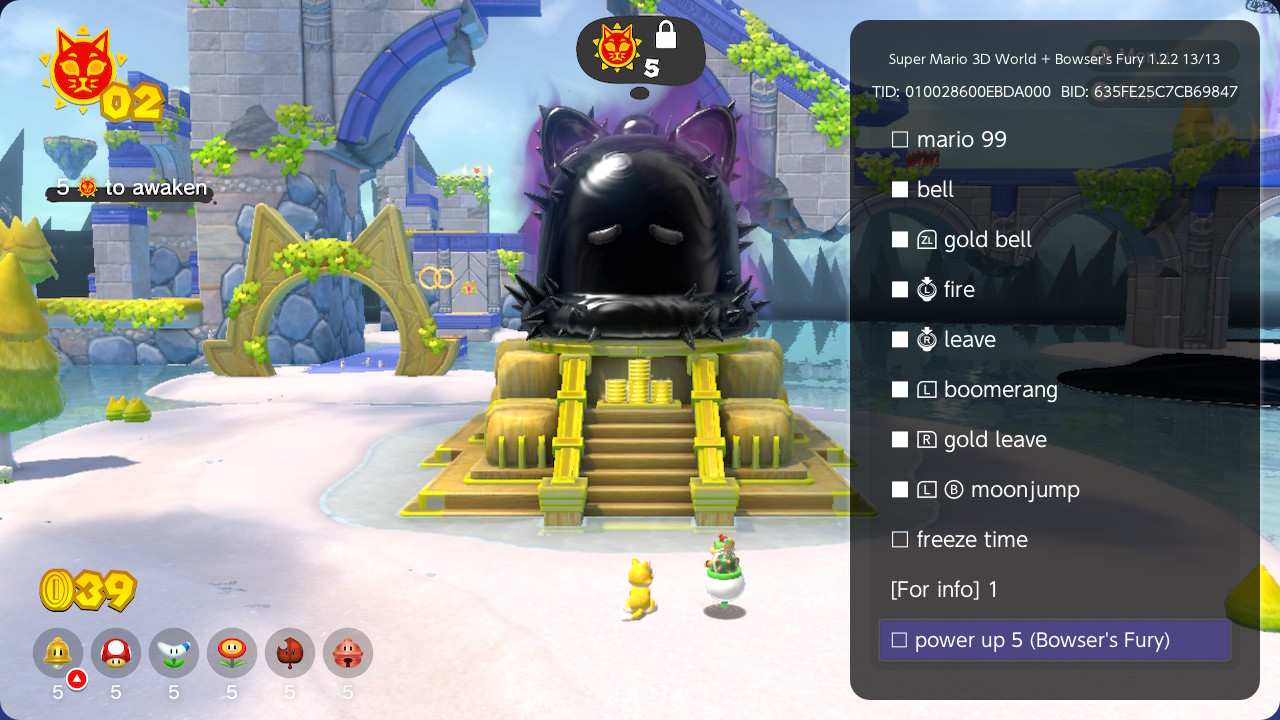Toggle the "freeze time" checkbox

coord(898,539)
